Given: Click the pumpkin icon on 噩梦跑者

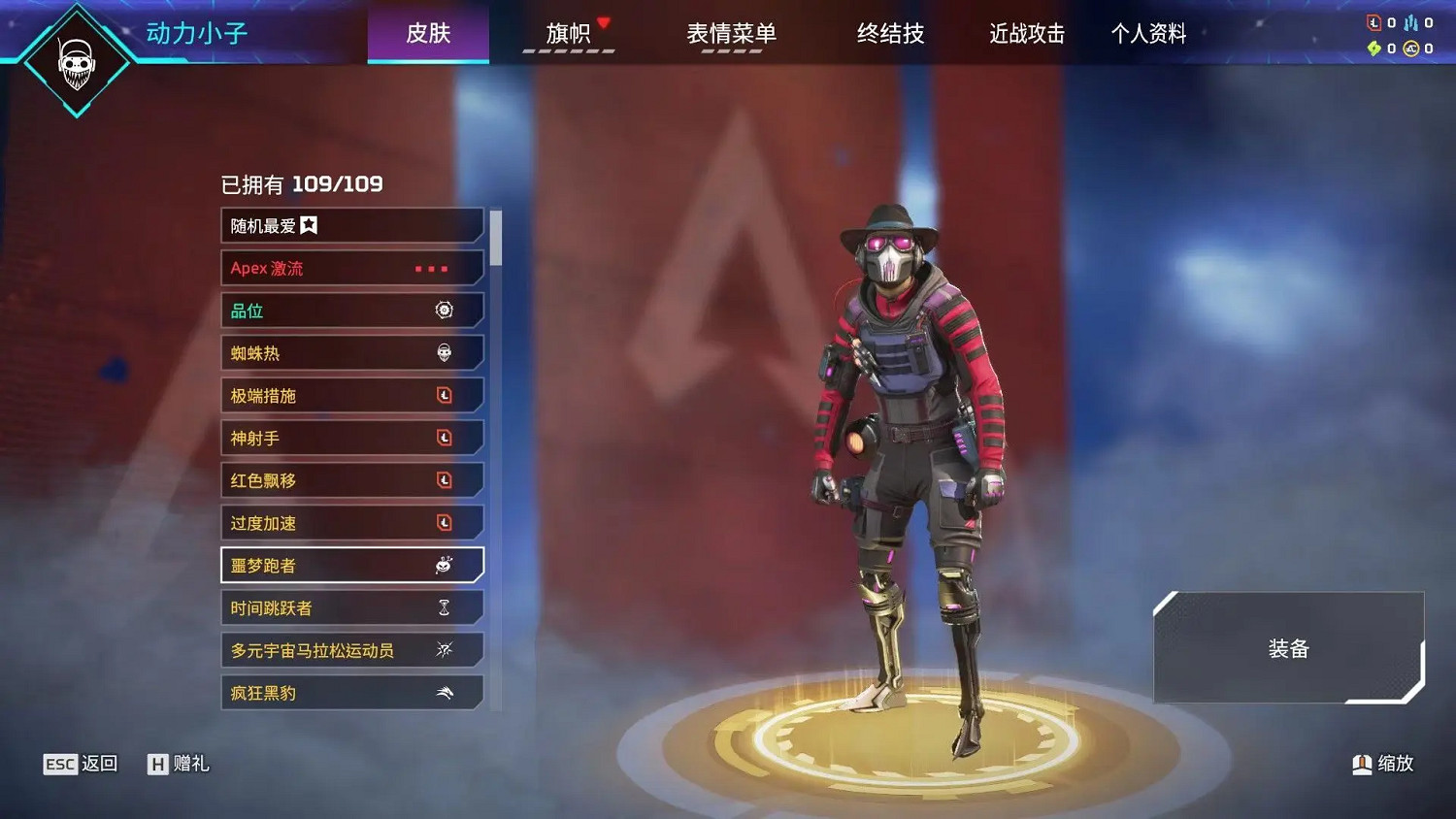Looking at the screenshot, I should pos(443,564).
